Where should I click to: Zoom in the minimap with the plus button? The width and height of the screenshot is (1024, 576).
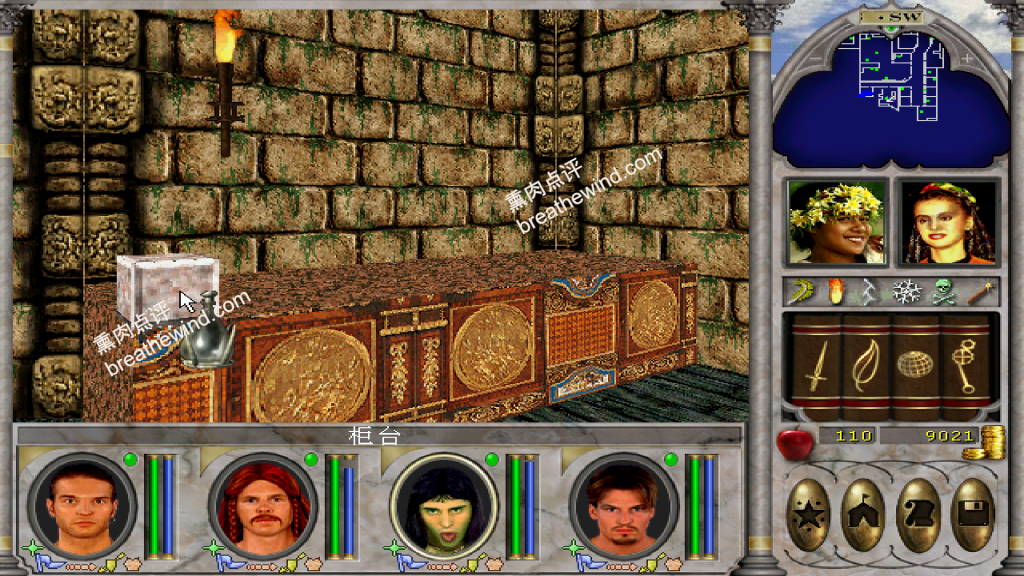tap(966, 59)
